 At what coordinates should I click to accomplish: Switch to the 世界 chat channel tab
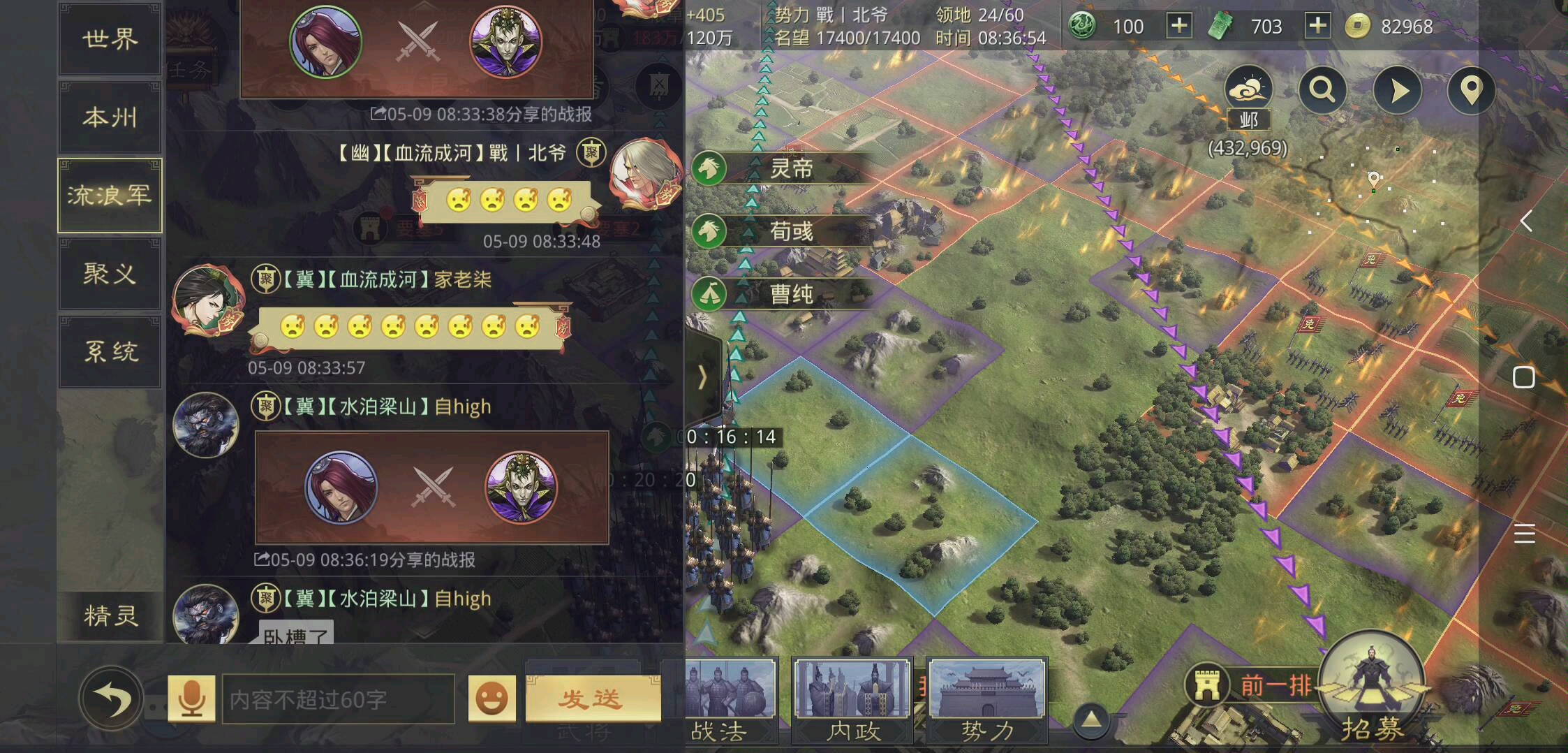pos(110,41)
